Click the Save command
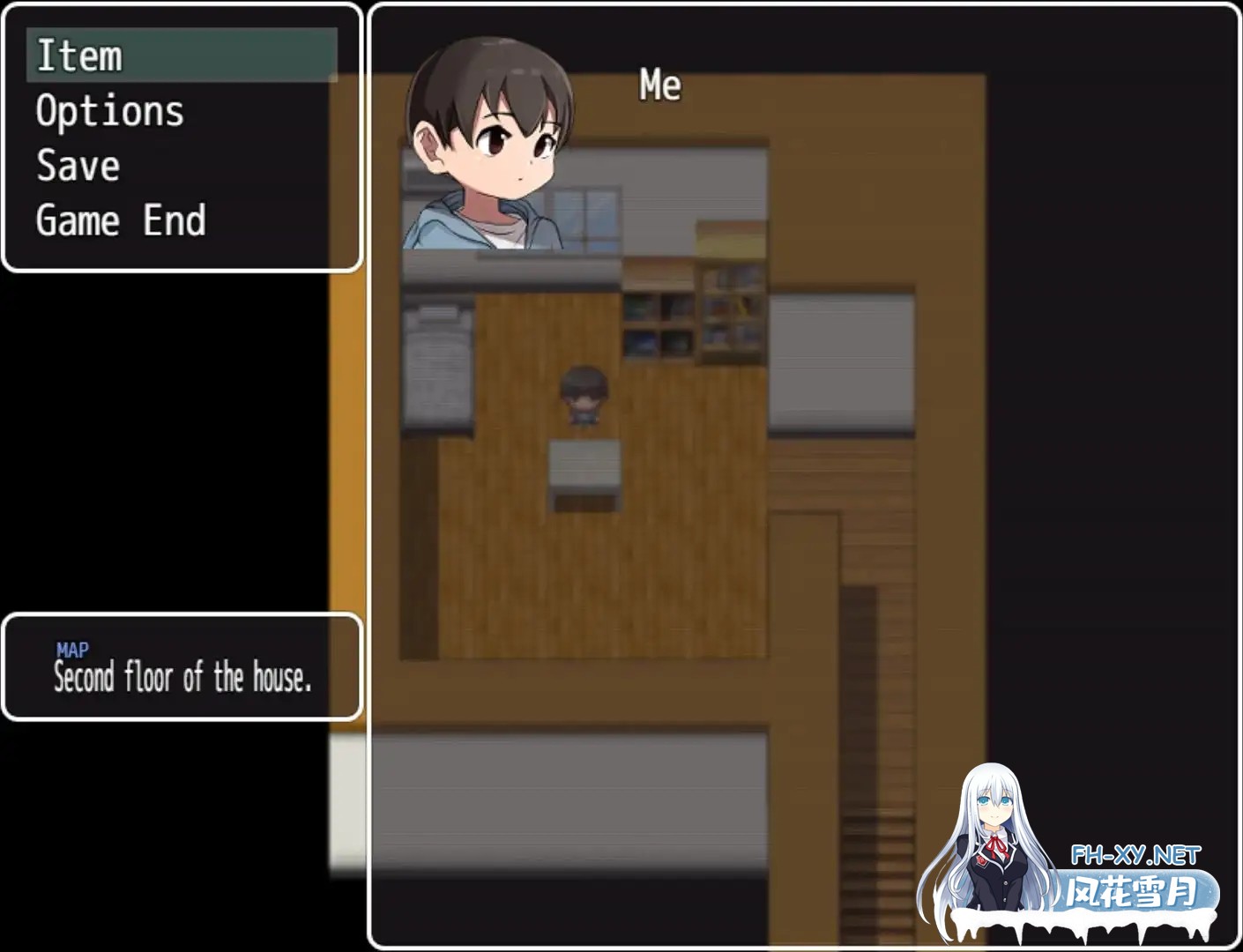The width and height of the screenshot is (1243, 952). (x=78, y=166)
